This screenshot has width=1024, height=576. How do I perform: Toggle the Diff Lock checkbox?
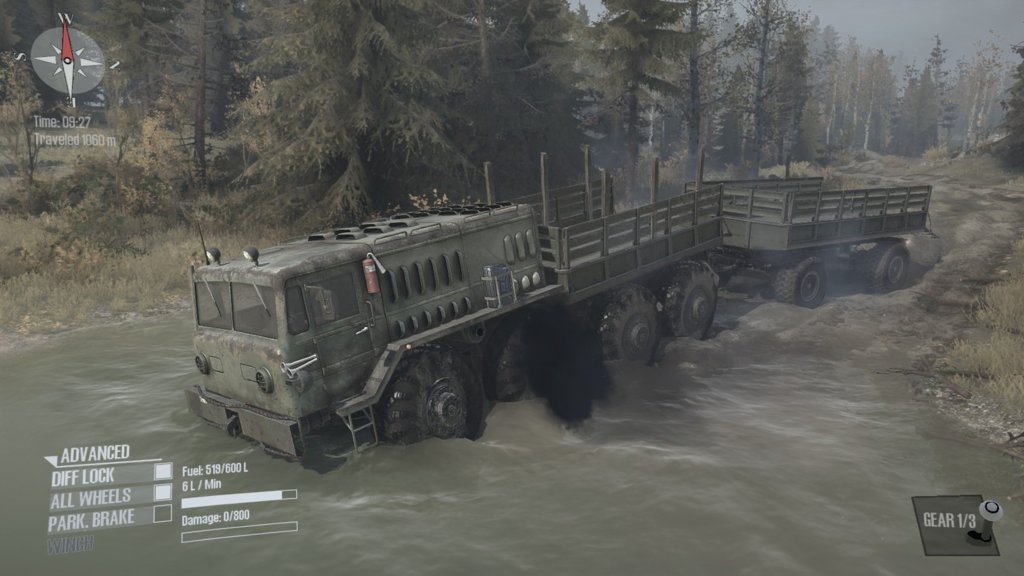coord(162,472)
